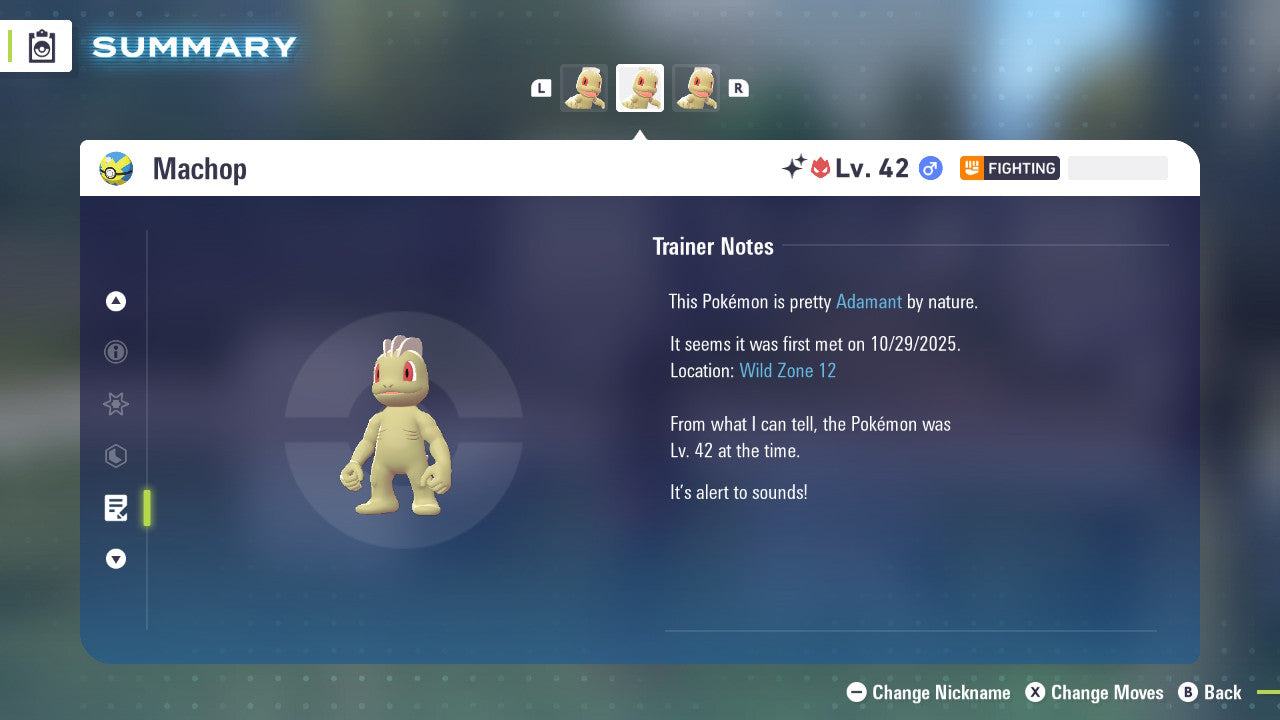Collapse upward with the up arrow button
Screen dimensions: 1280x720
[x=116, y=301]
